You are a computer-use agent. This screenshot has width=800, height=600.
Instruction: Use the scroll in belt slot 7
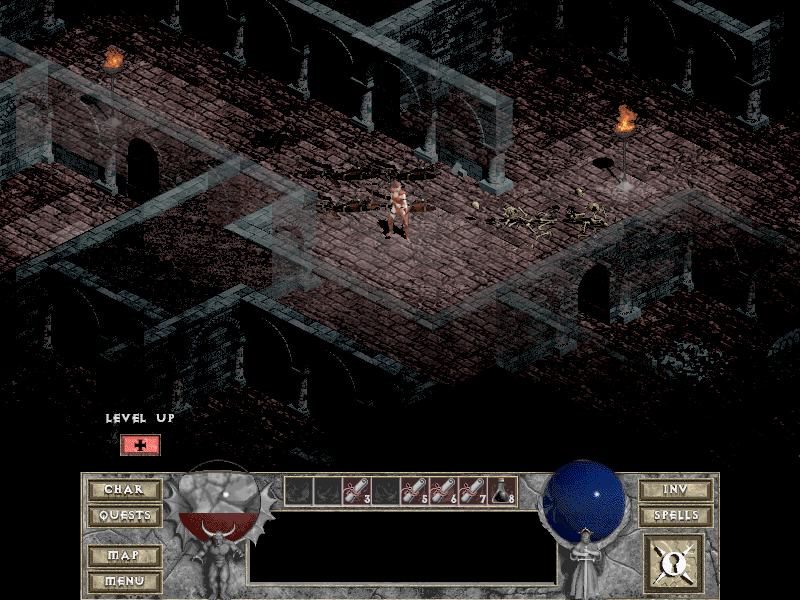click(x=473, y=490)
